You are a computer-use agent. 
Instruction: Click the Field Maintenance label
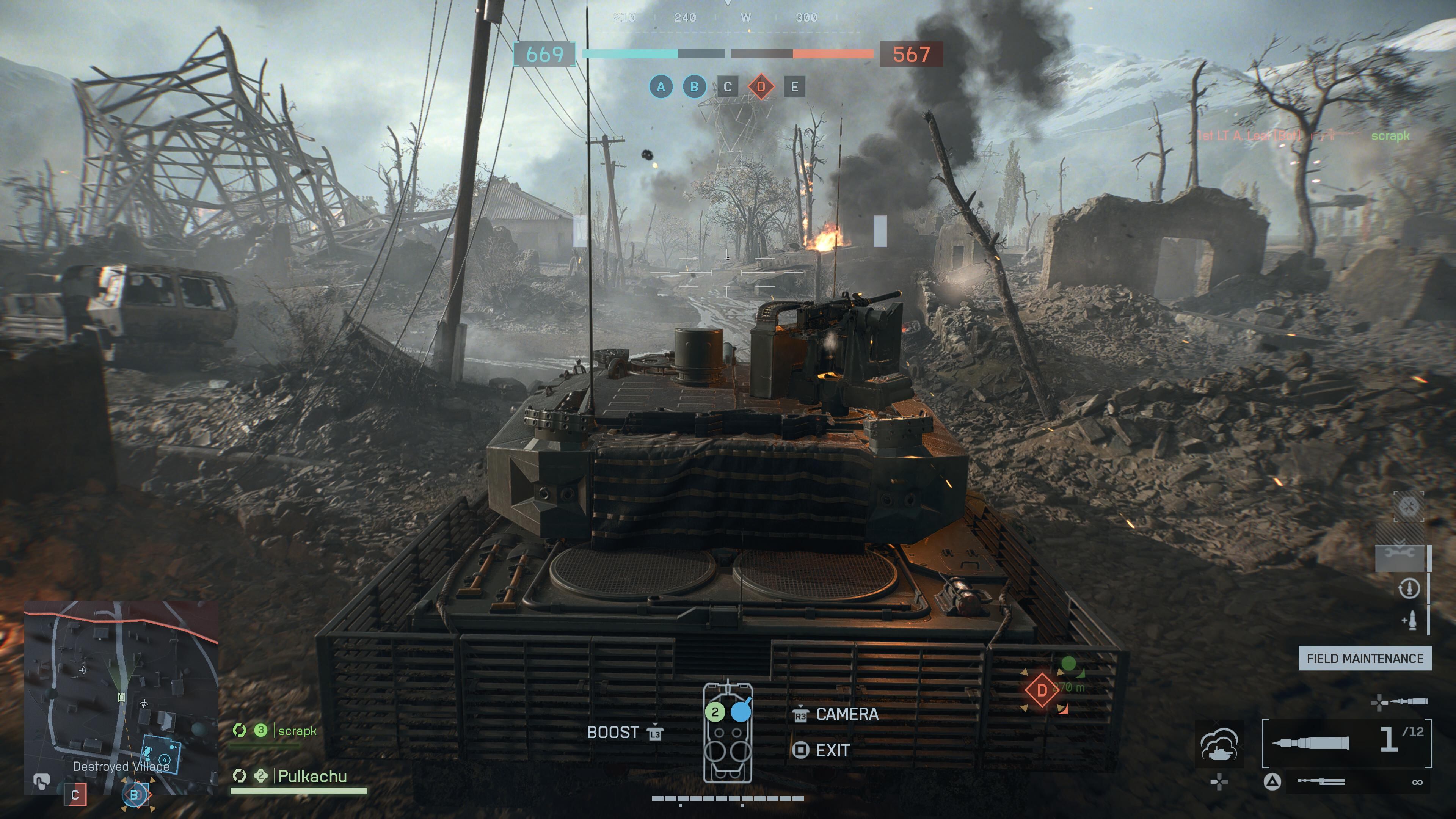1365,659
